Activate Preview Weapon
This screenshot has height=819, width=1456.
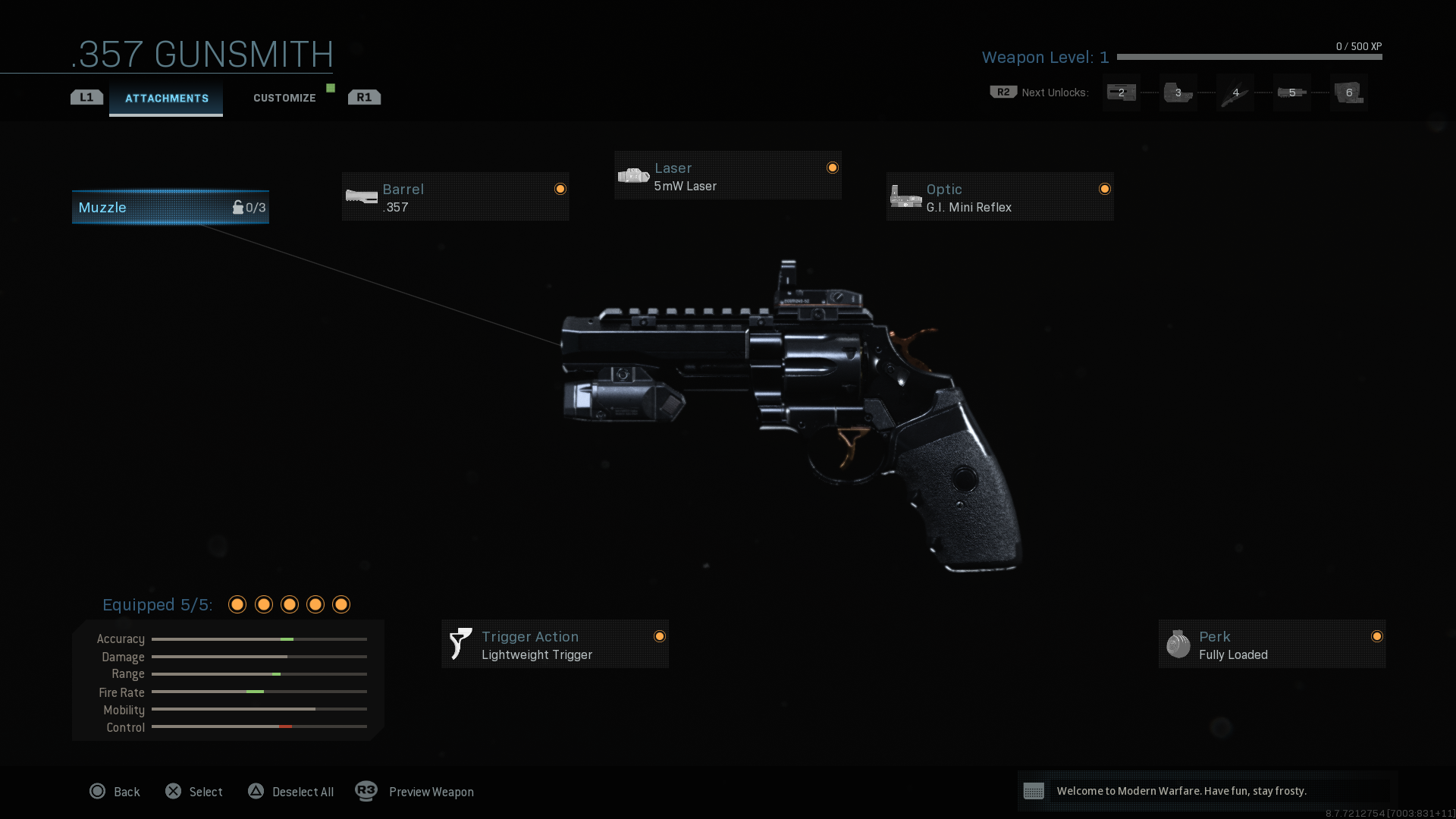416,792
